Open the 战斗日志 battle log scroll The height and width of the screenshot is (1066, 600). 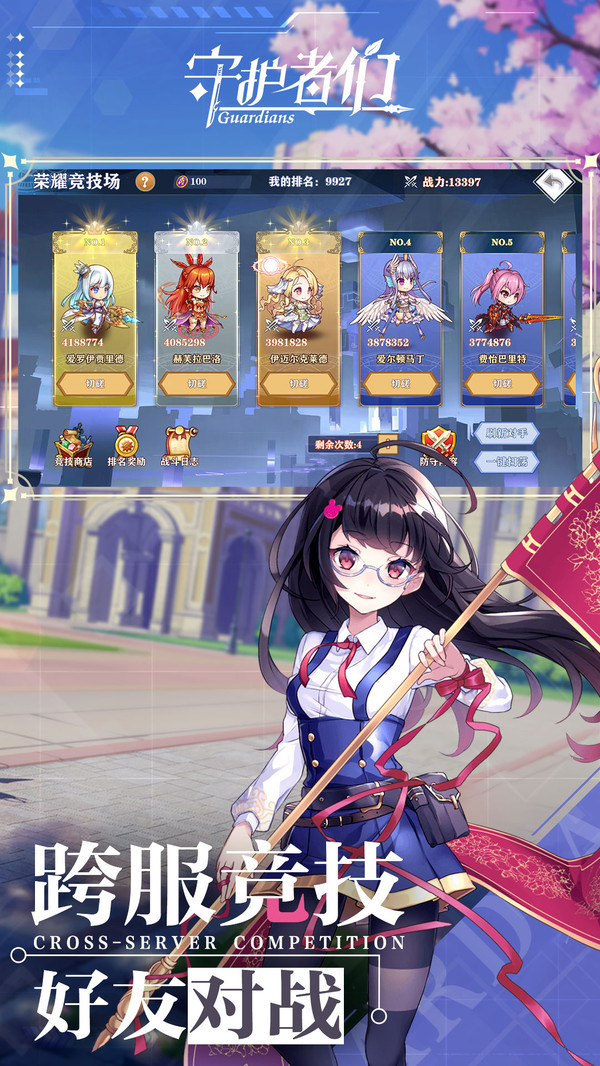pos(181,446)
